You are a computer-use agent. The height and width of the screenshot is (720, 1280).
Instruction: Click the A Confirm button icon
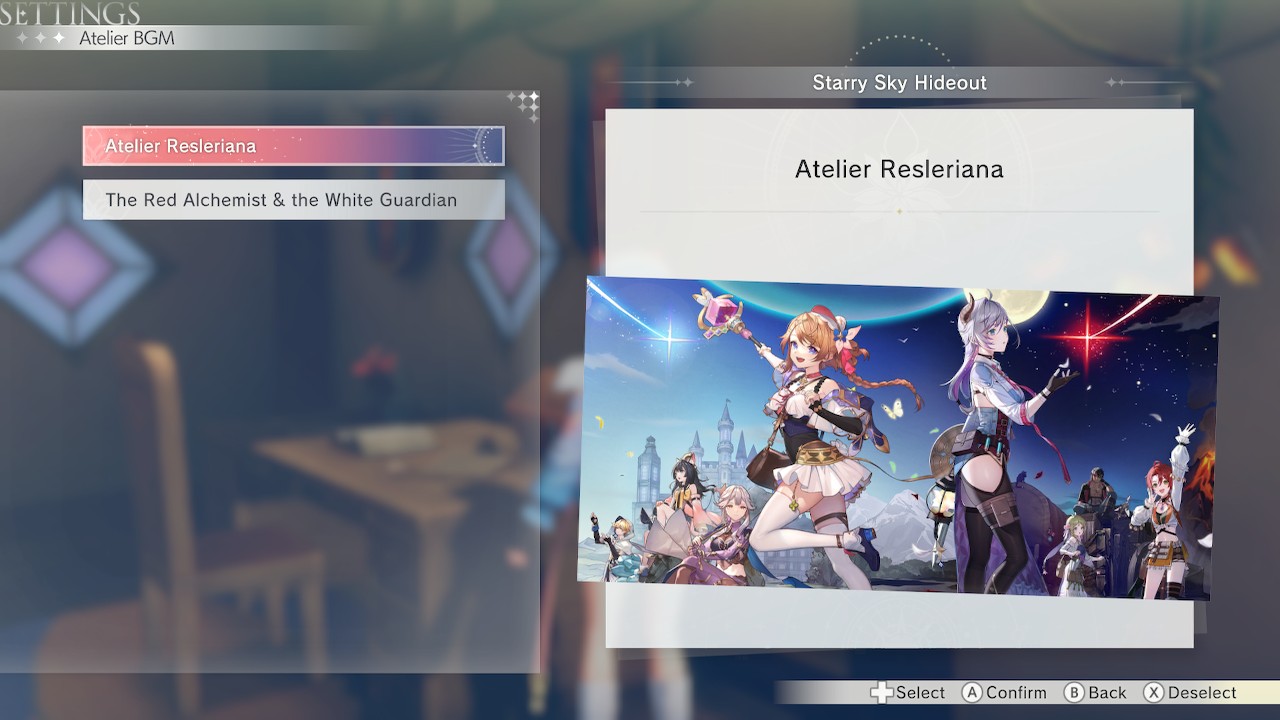(971, 692)
